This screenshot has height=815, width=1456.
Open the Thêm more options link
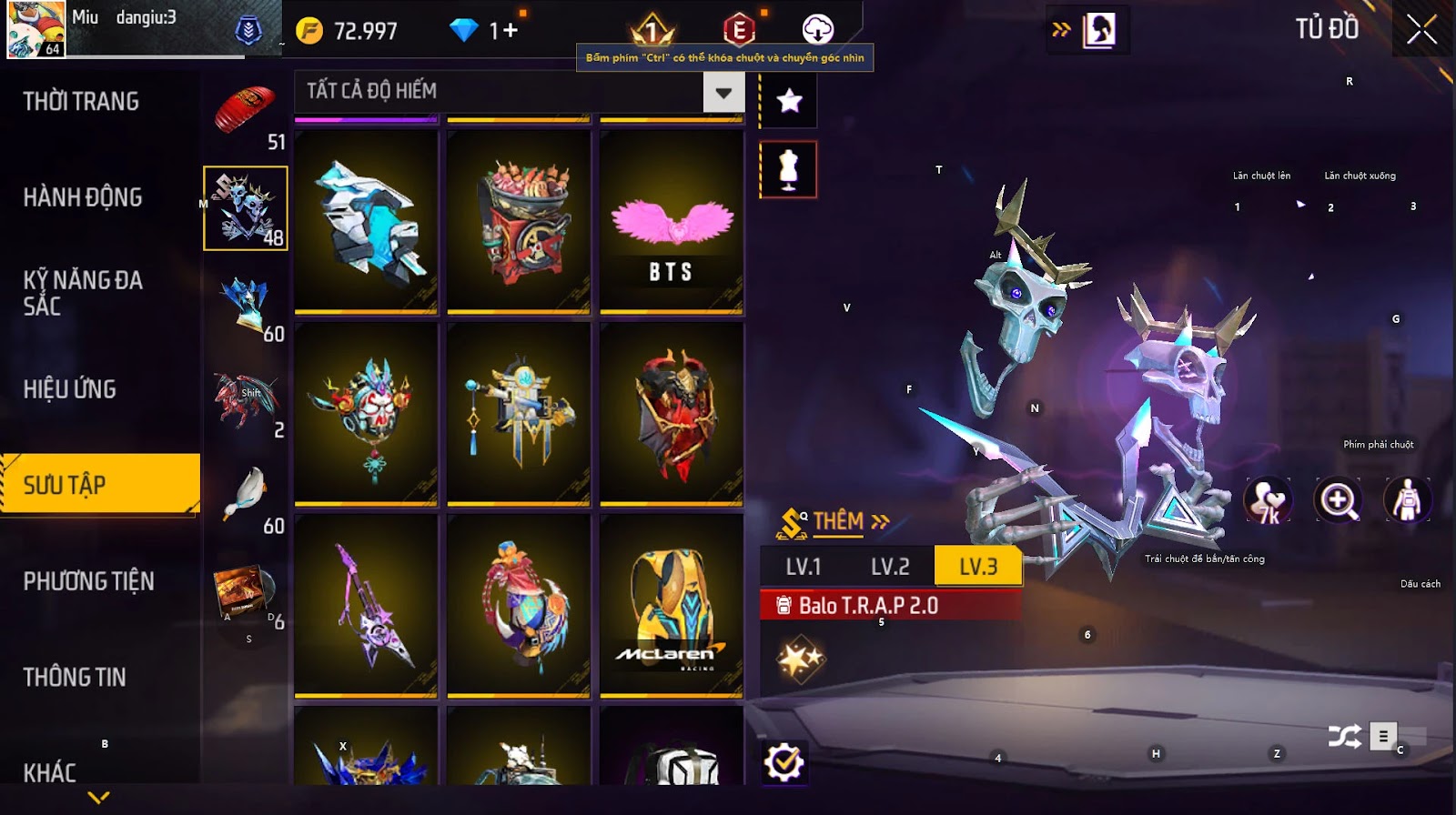click(x=850, y=521)
